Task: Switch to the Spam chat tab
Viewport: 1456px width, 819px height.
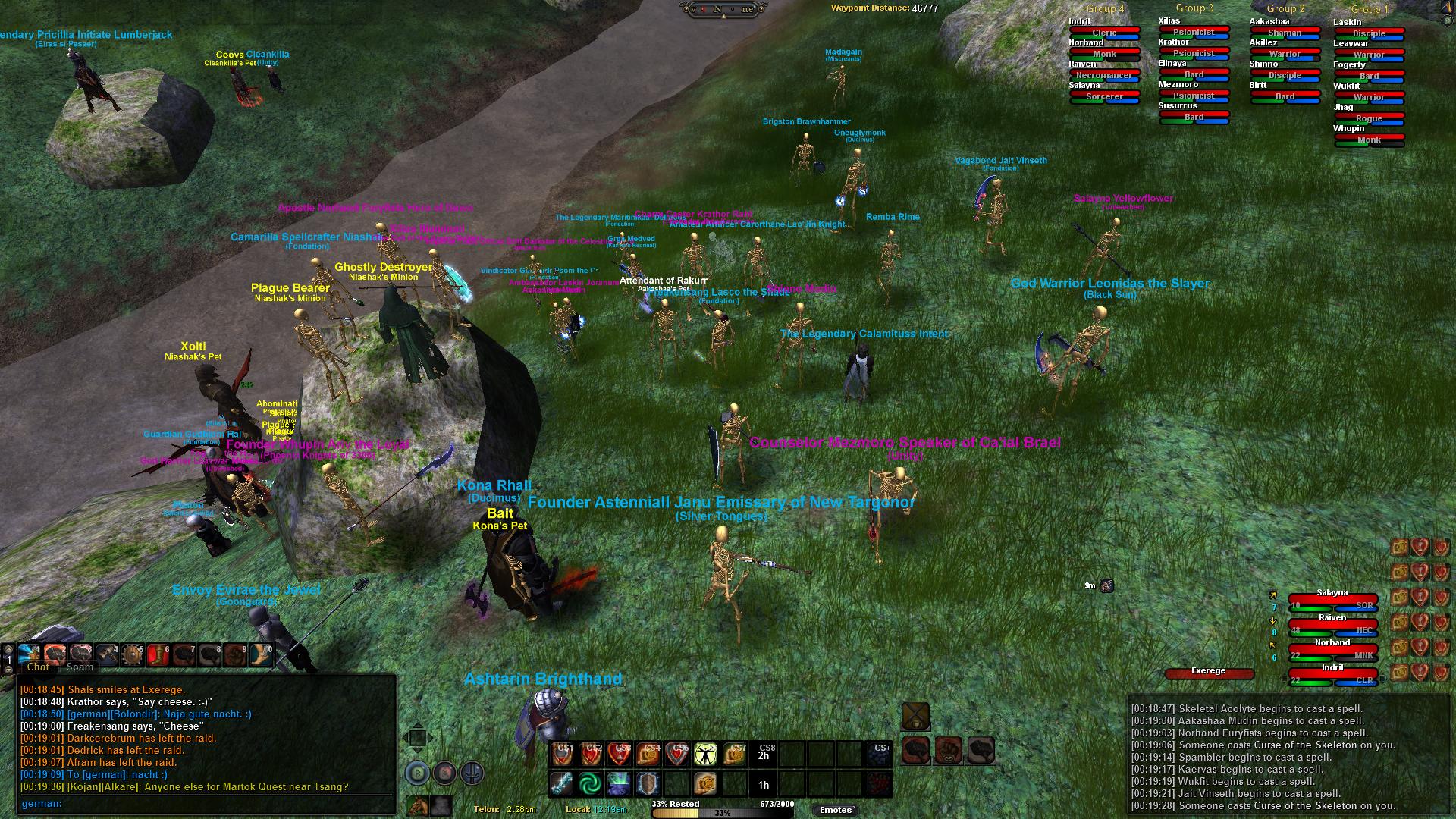Action: point(80,667)
